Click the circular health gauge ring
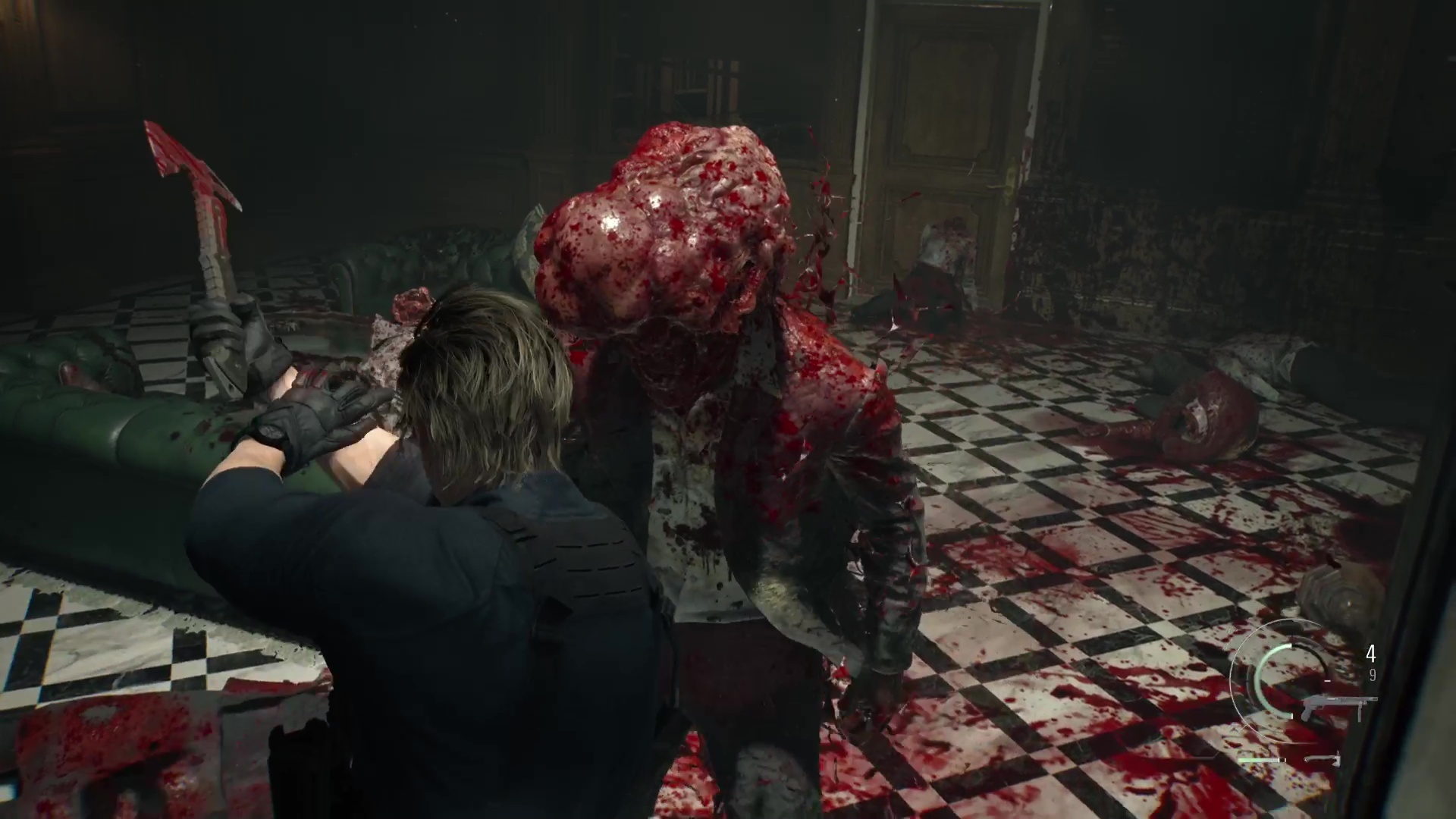The width and height of the screenshot is (1456, 819). 1265,682
